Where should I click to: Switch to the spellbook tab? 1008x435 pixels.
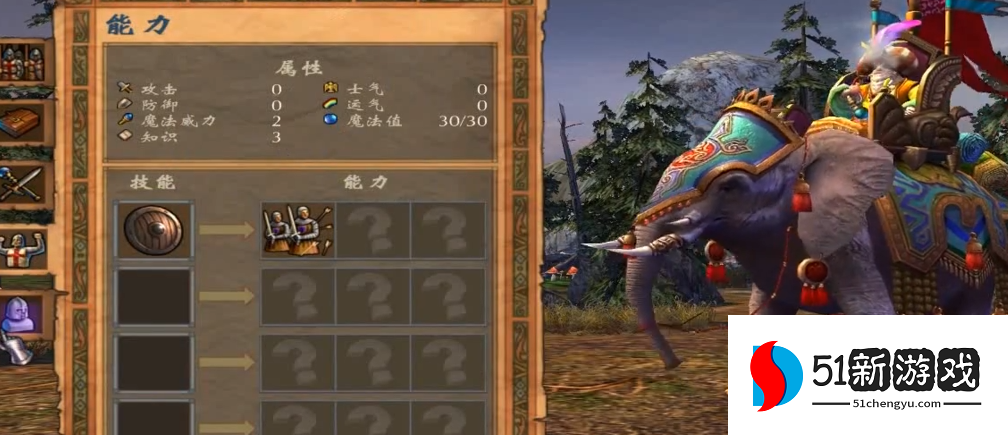pos(22,124)
